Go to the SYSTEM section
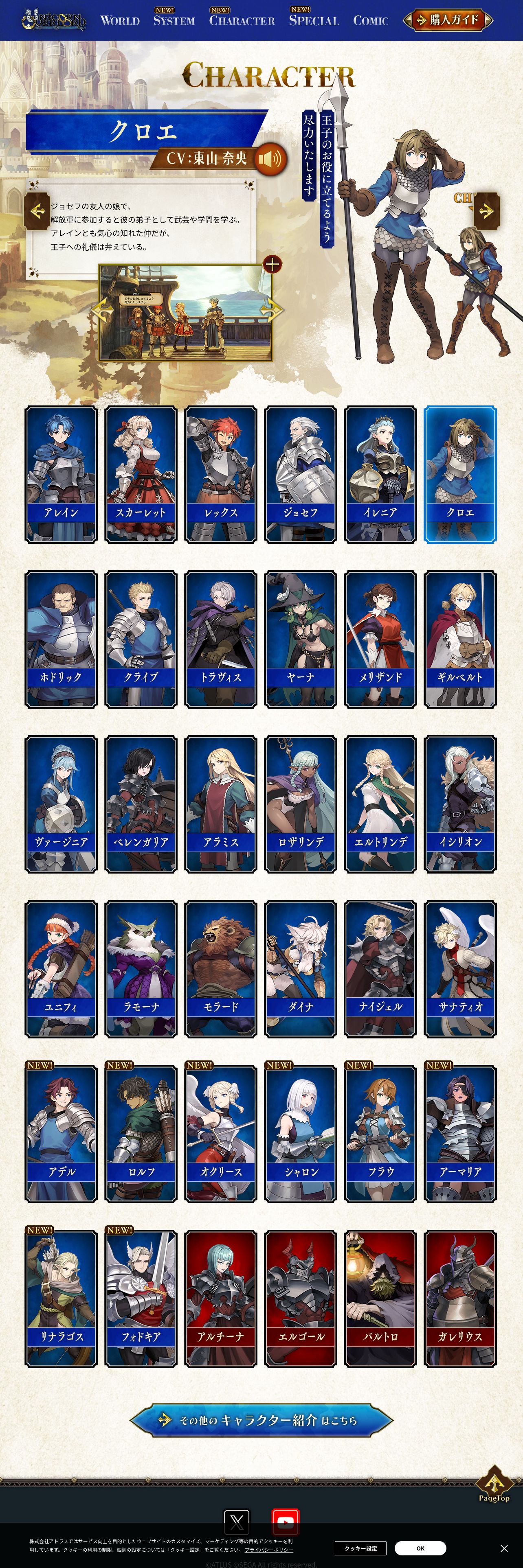The image size is (523, 1568). (174, 21)
